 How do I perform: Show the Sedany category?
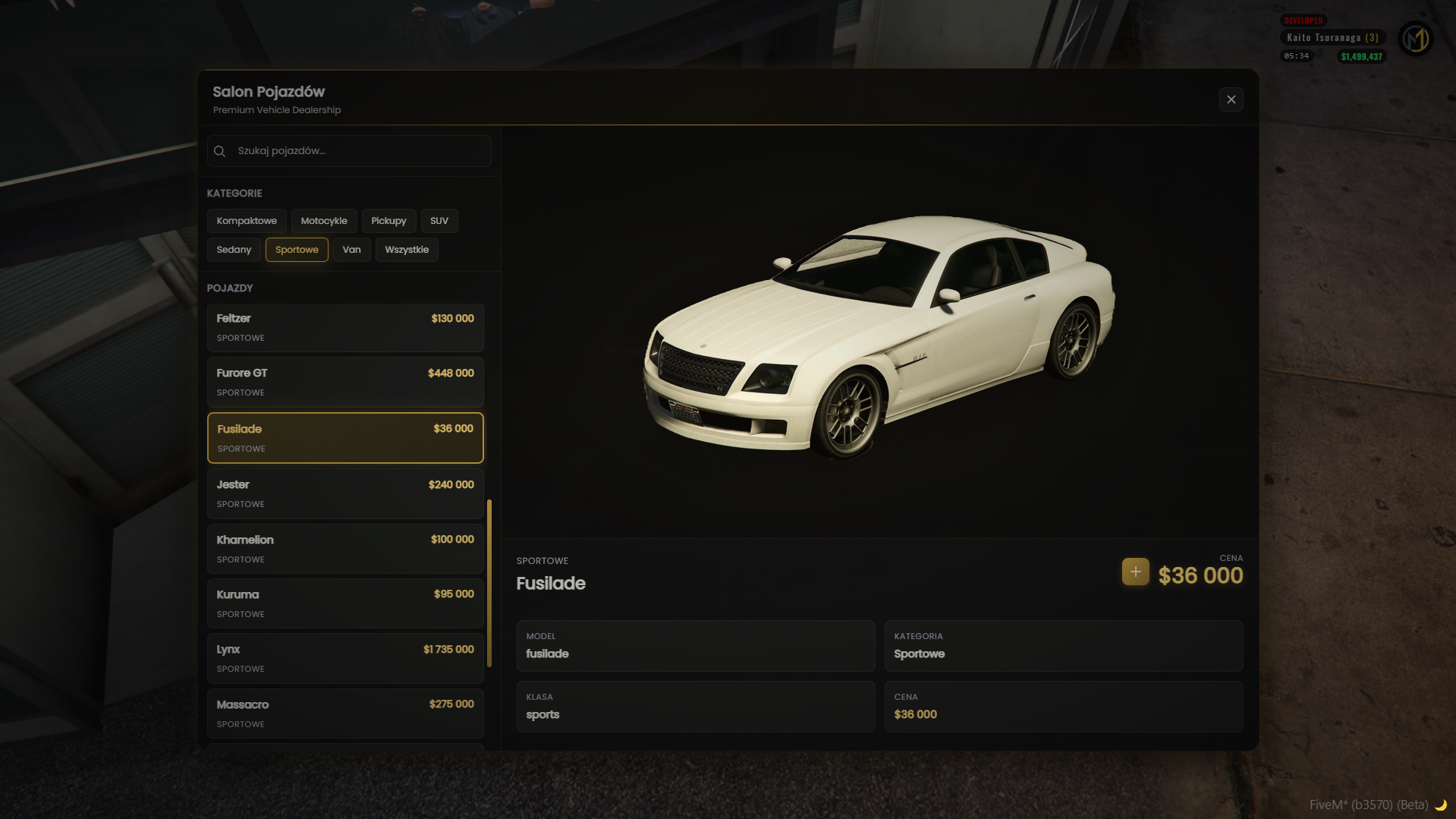point(234,250)
